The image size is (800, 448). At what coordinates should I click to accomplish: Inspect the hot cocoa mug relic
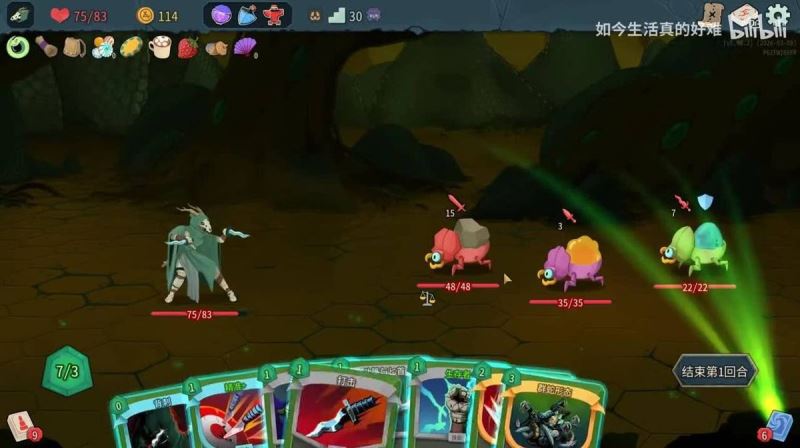pos(160,47)
